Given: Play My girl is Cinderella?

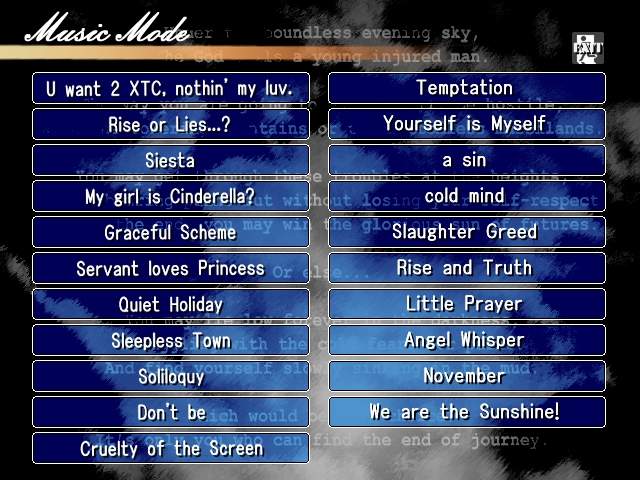Looking at the screenshot, I should 170,196.
